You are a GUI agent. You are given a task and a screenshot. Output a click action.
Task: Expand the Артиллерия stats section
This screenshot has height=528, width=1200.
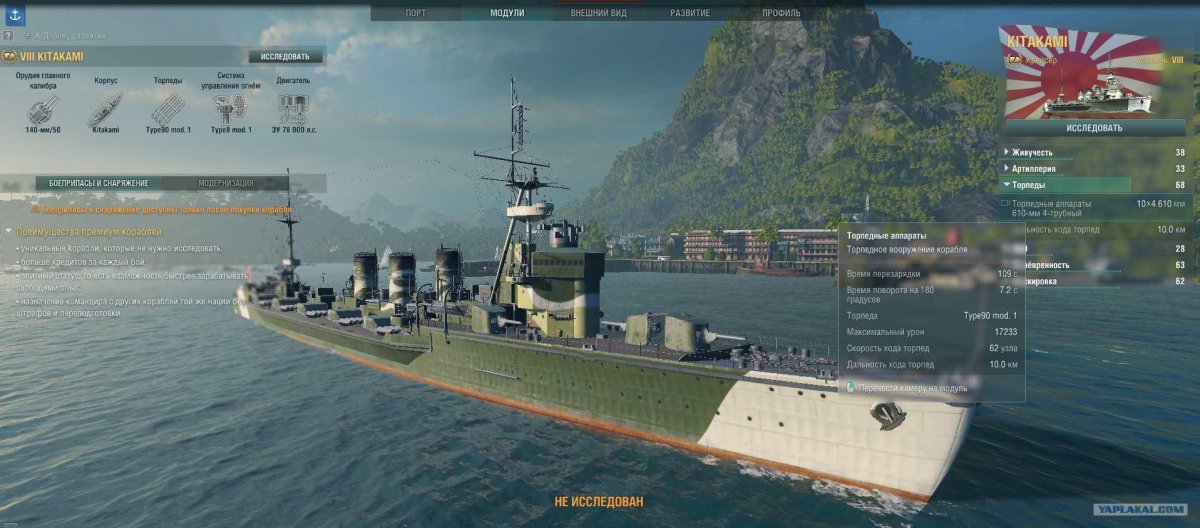1035,169
